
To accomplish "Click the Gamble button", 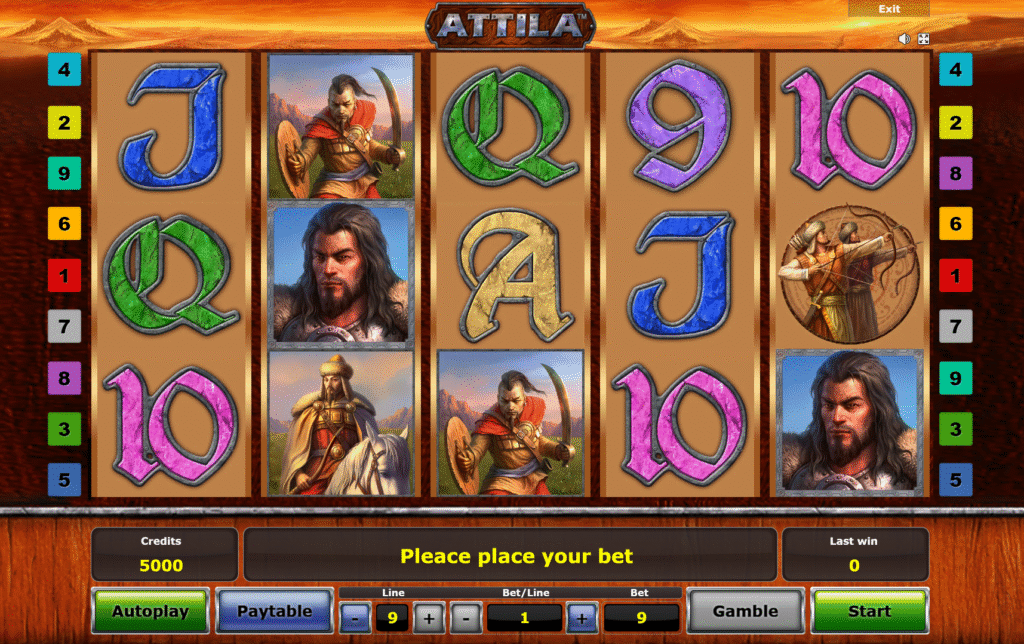I will pyautogui.click(x=745, y=611).
